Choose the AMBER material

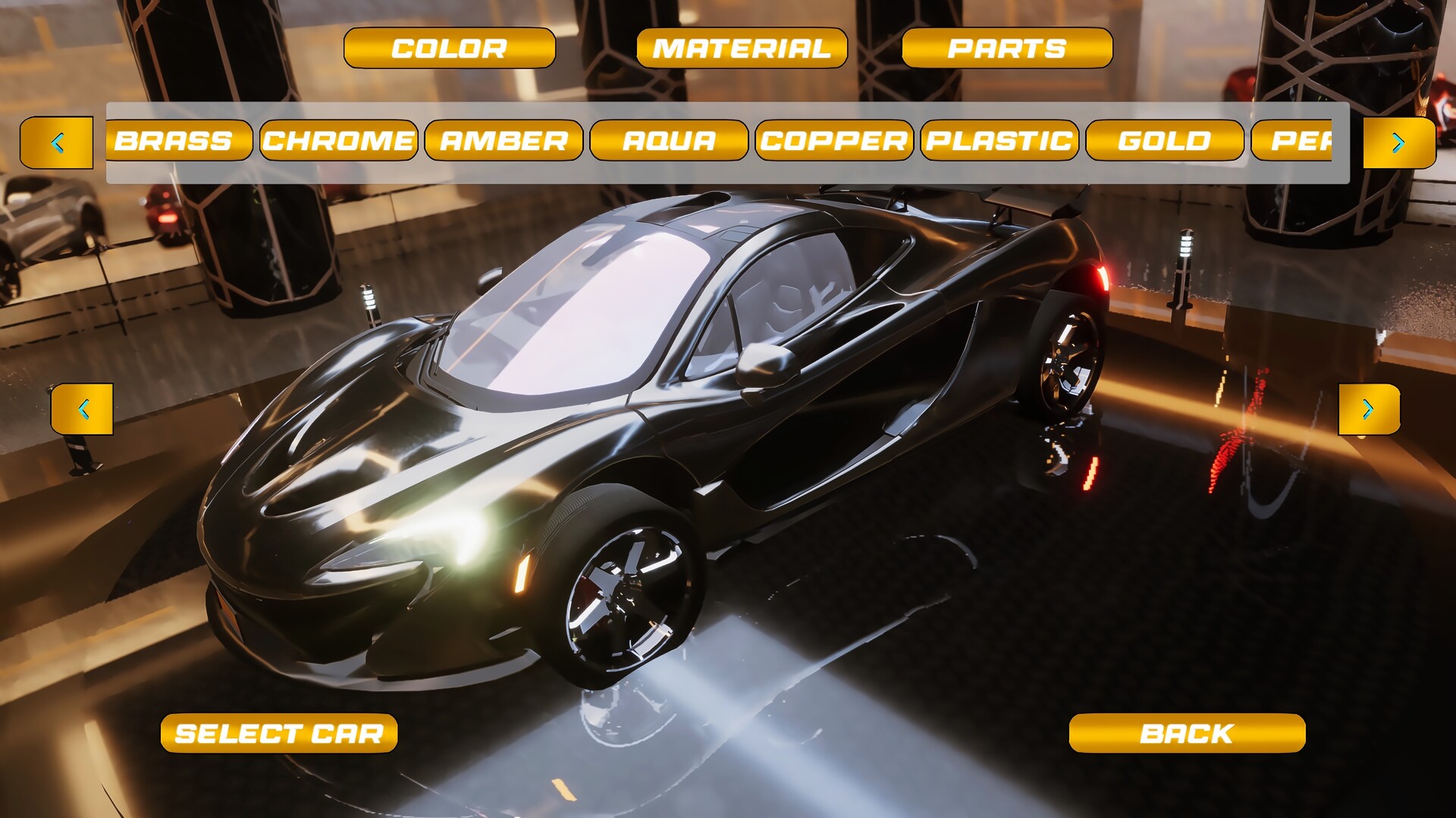click(x=504, y=141)
